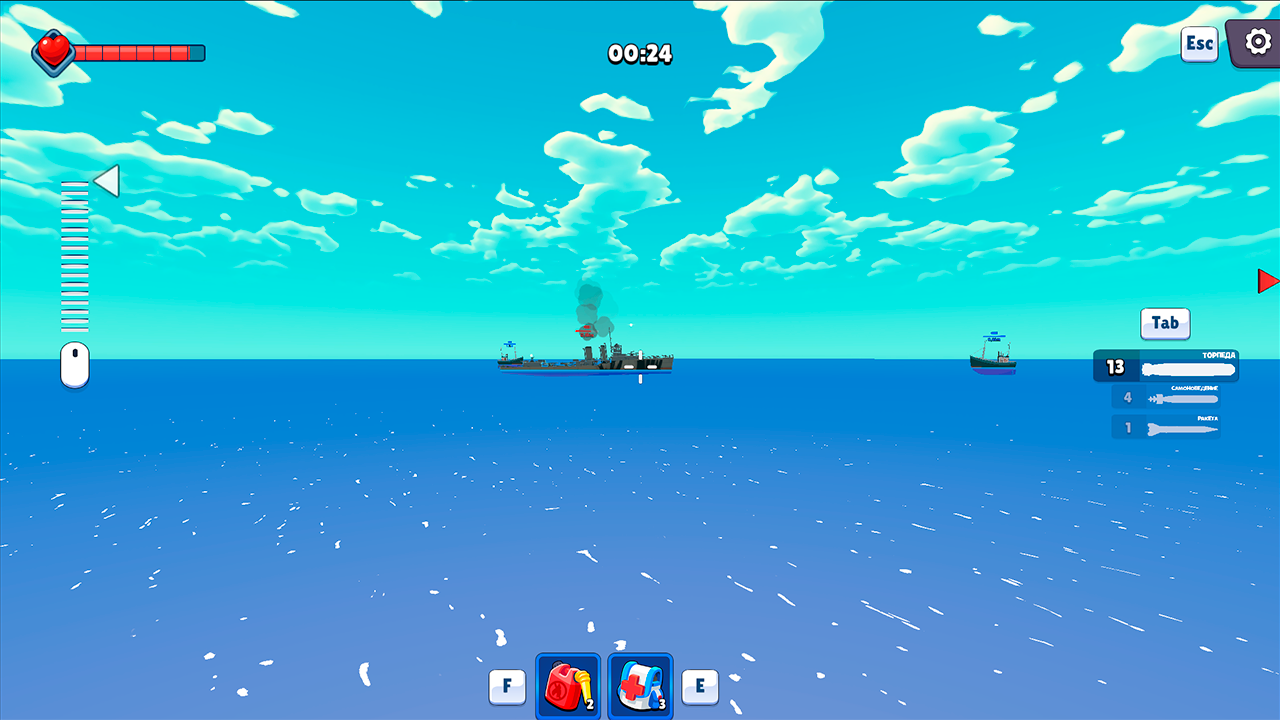Use the red fuel canister item

click(567, 686)
